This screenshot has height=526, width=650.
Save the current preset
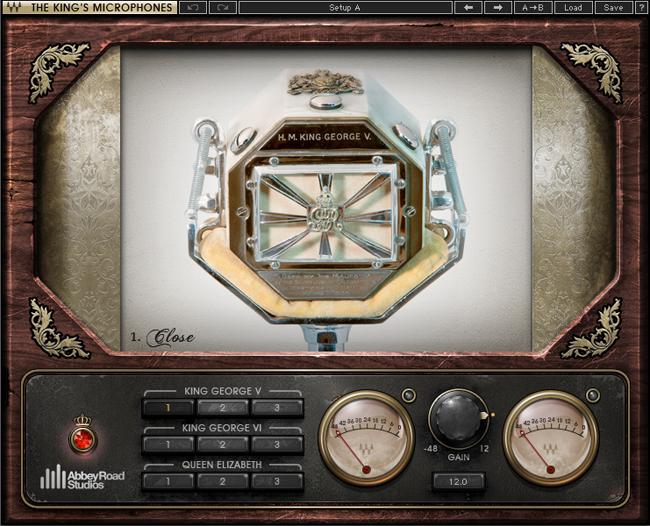coord(610,8)
